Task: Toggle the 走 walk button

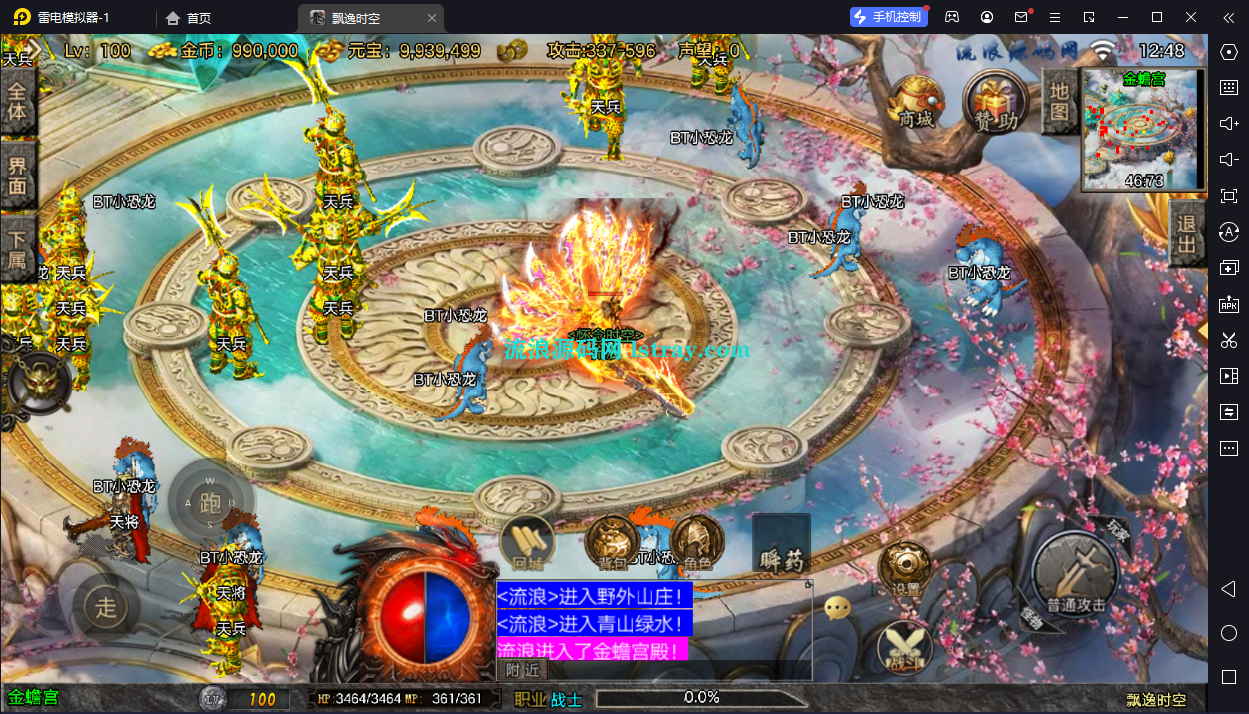Action: [x=106, y=605]
